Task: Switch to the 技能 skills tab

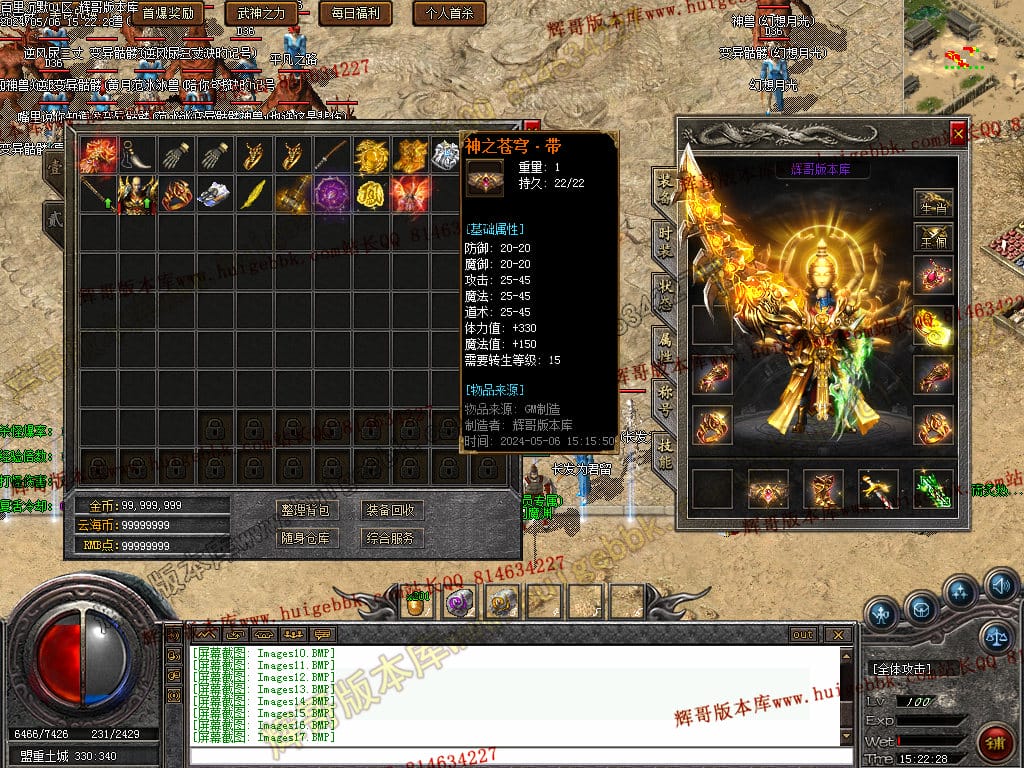Action: click(x=665, y=452)
